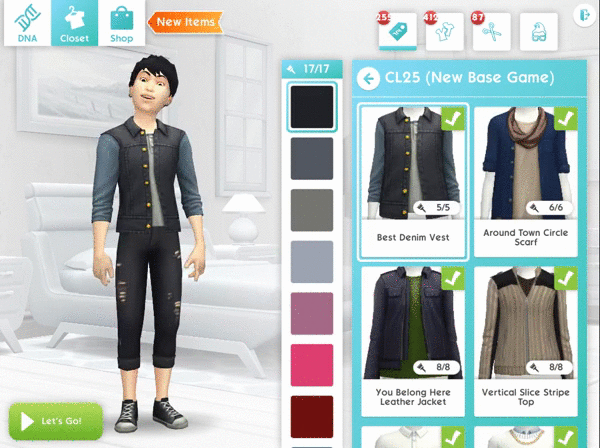The width and height of the screenshot is (600, 448).
Task: Choose the black color swatch
Action: 312,106
